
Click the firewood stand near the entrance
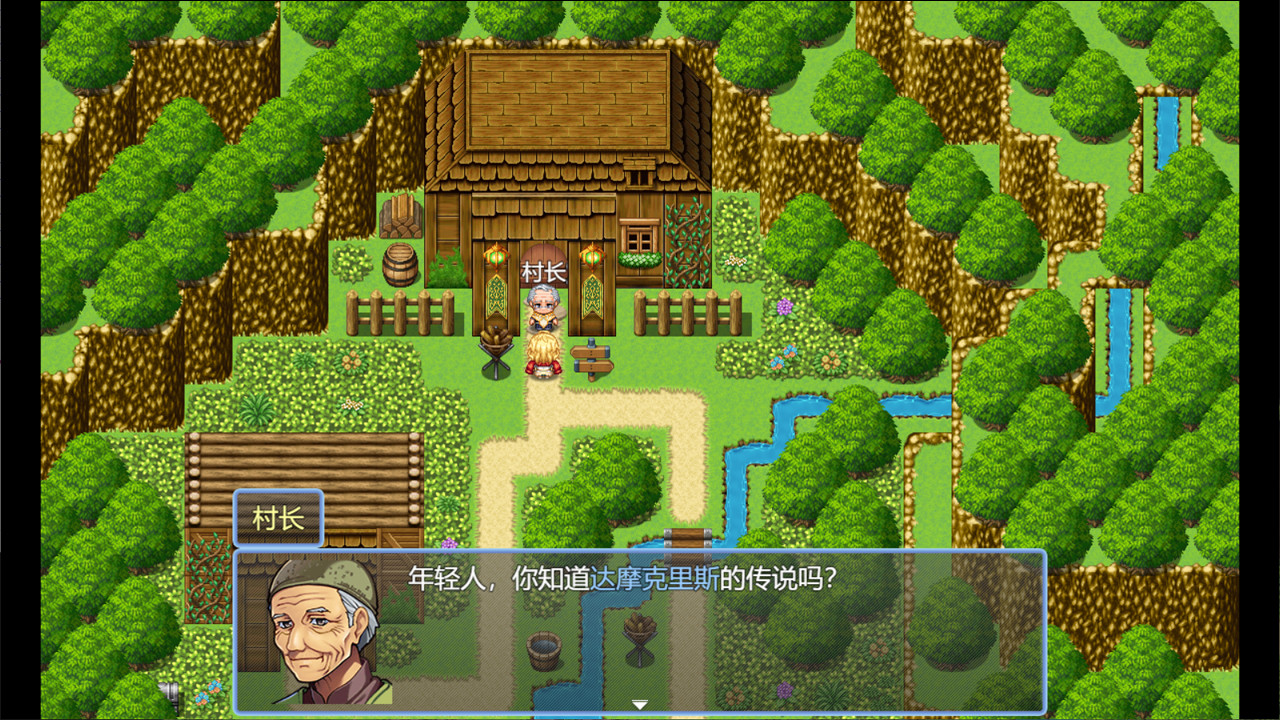497,350
